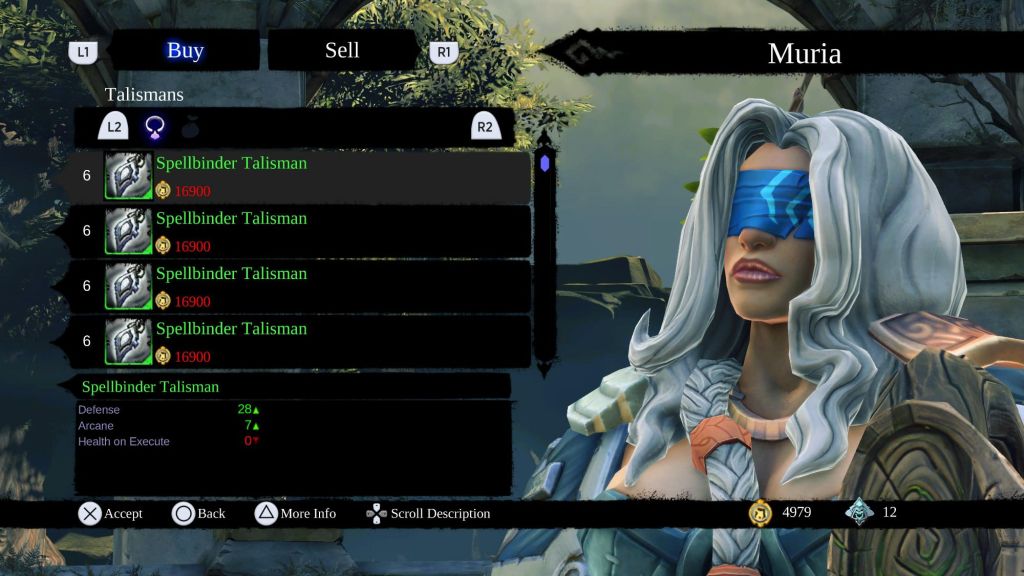Switch to the Sell tab
Screen dimensions: 1024x576
point(342,51)
